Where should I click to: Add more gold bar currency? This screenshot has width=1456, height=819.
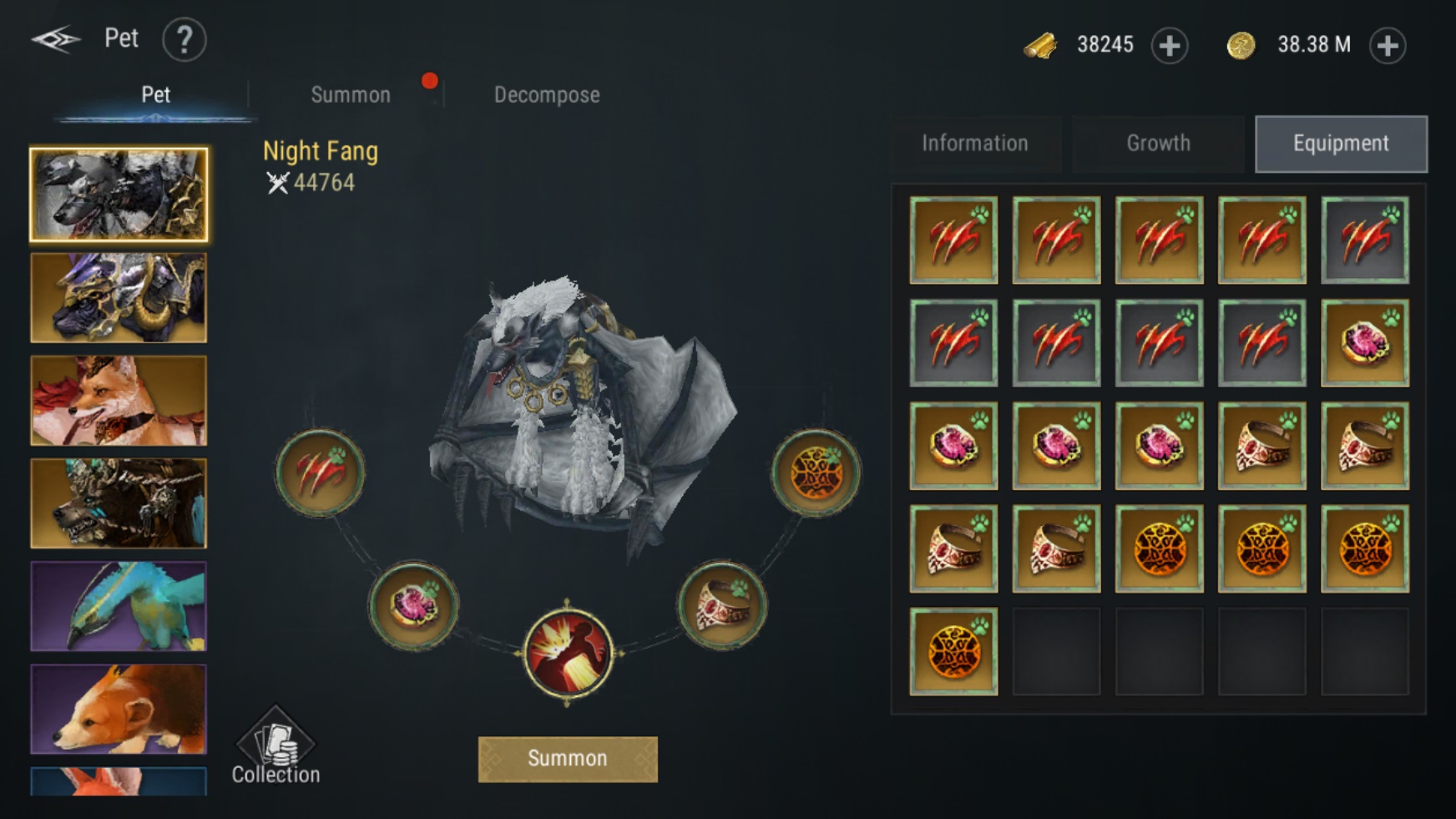pos(1169,45)
